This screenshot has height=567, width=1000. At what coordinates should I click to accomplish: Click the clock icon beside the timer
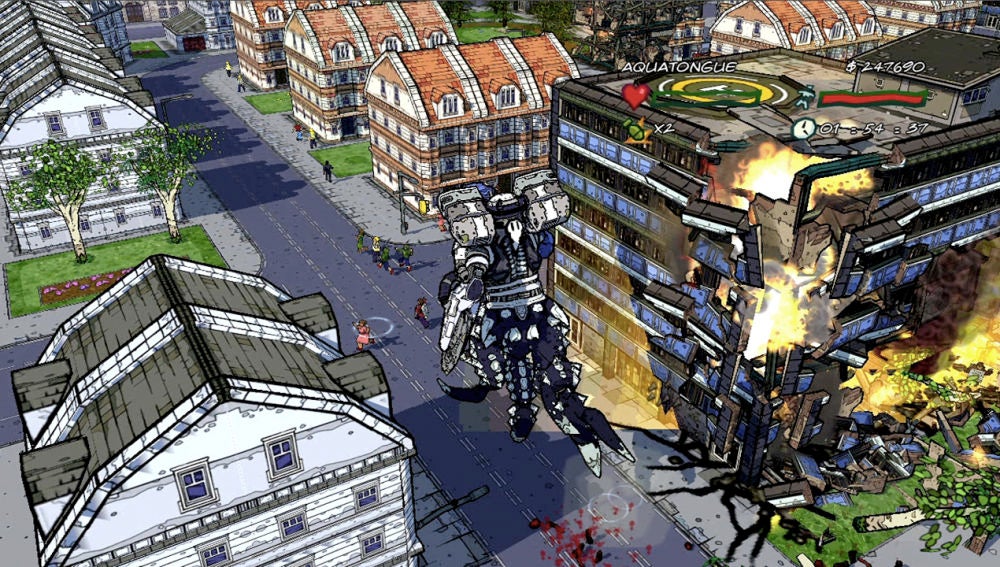point(802,127)
